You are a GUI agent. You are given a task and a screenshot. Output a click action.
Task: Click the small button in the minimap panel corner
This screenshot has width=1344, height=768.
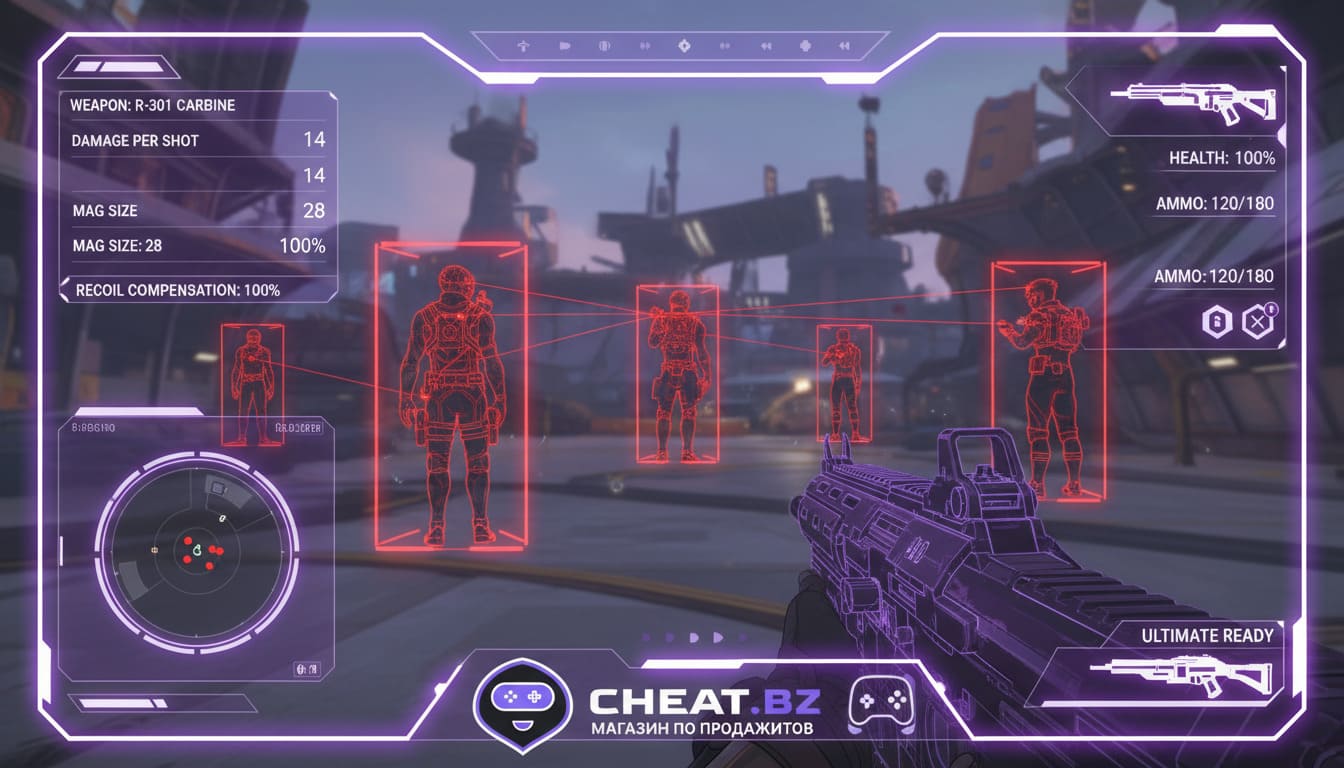pos(305,668)
